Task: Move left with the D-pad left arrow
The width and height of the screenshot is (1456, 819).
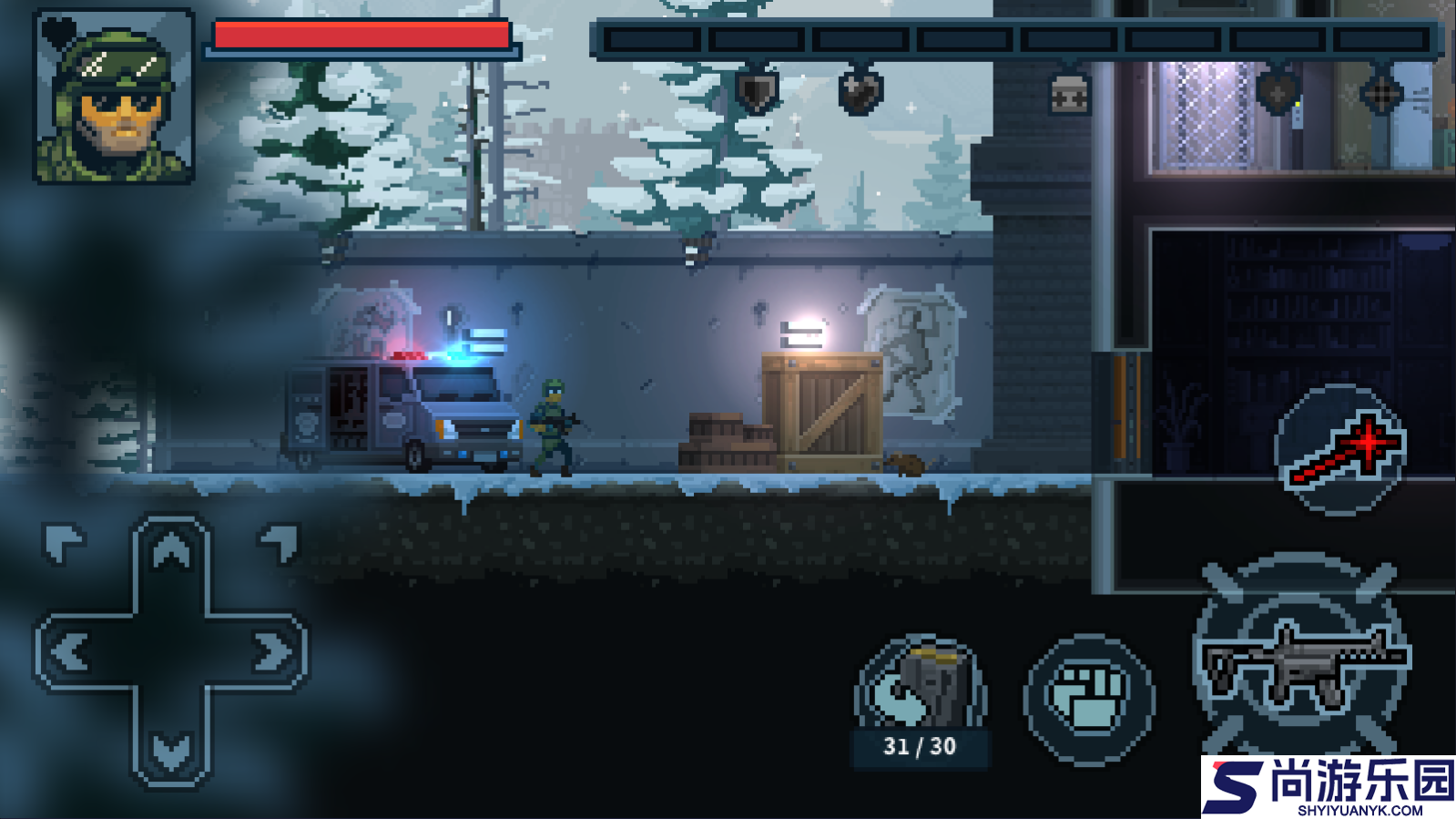Action: pos(71,652)
